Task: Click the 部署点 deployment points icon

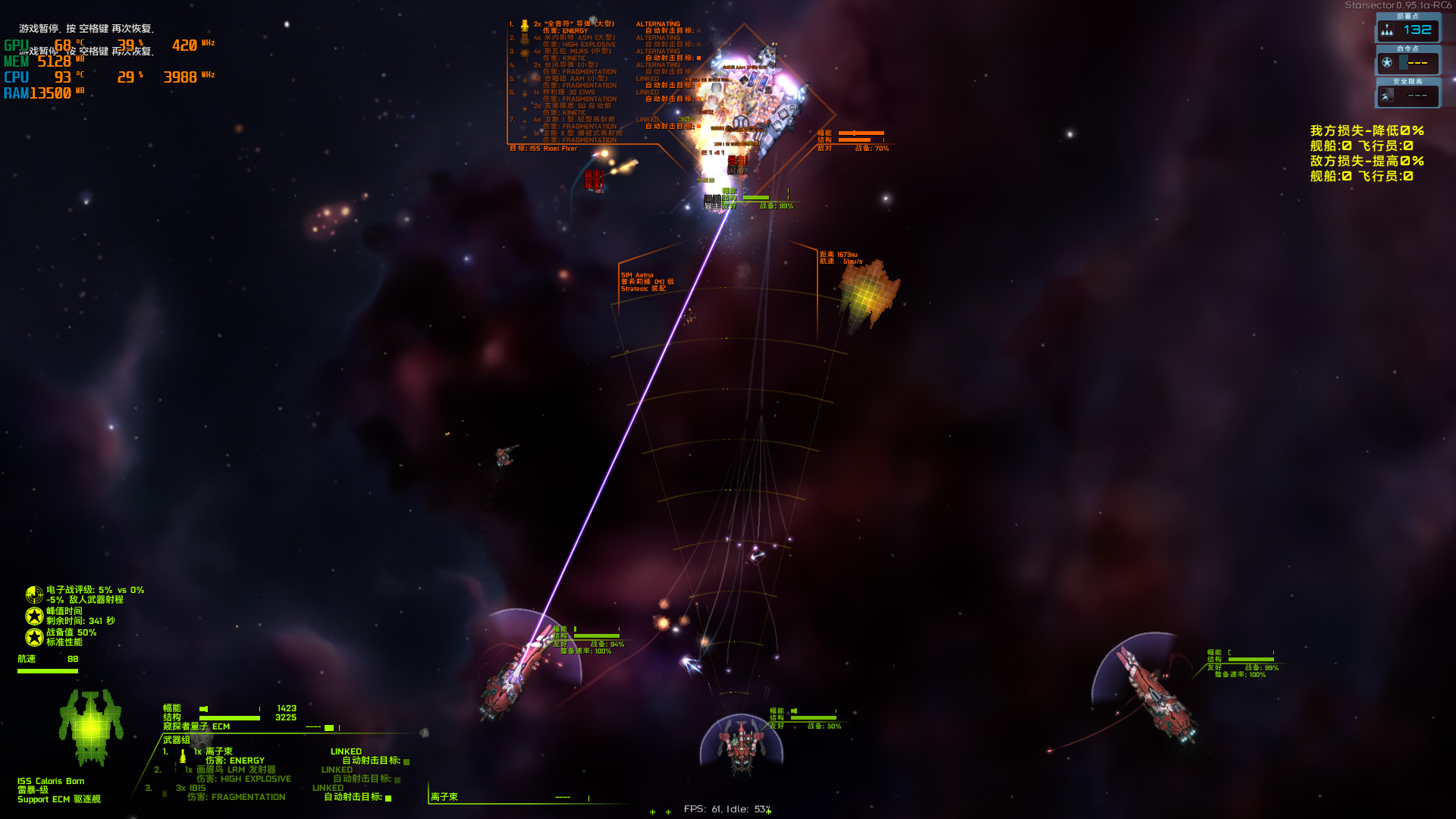Action: [x=1387, y=30]
